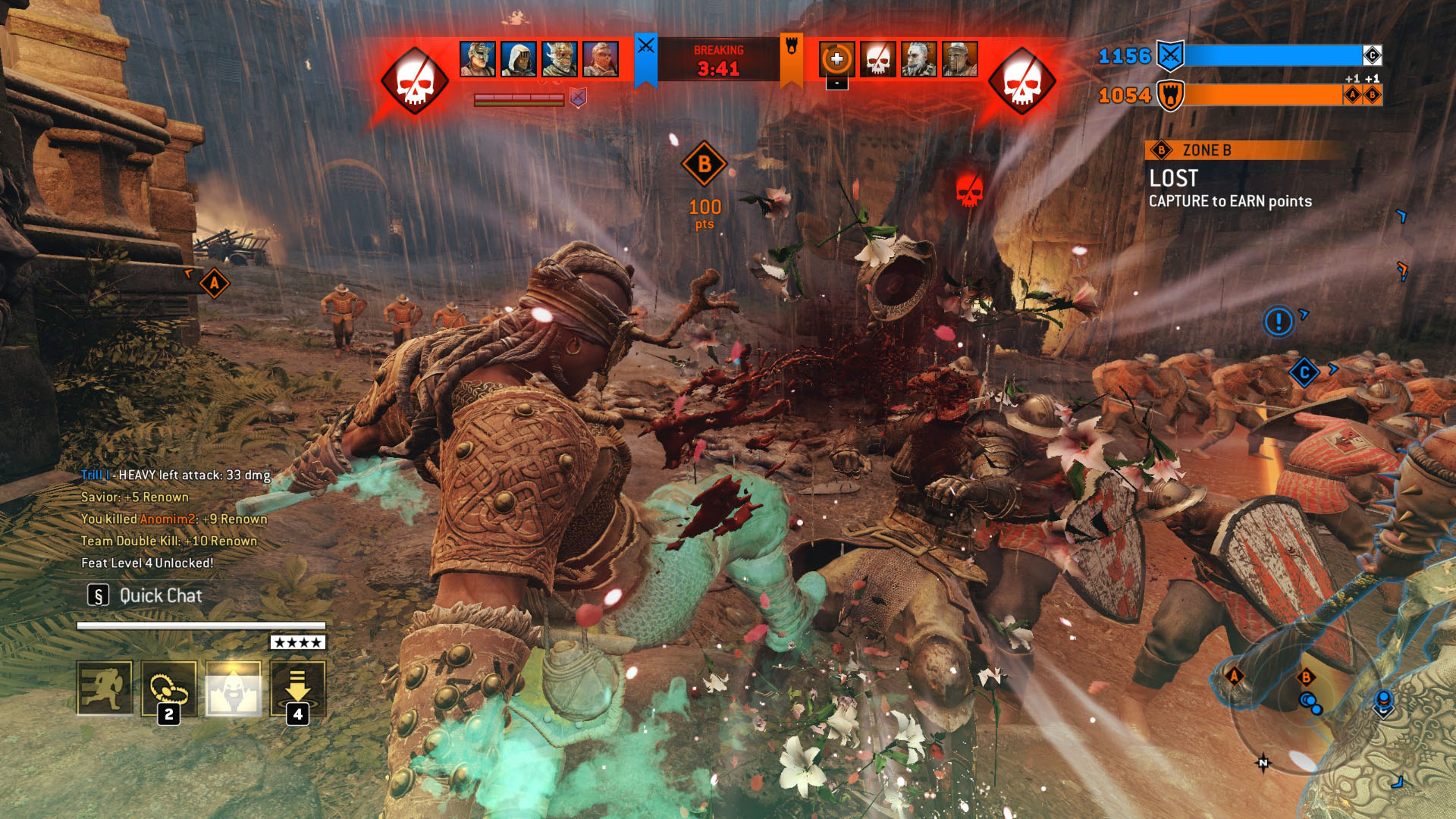1456x819 pixels.
Task: Activate the downward arrow feat
Action: tap(298, 688)
